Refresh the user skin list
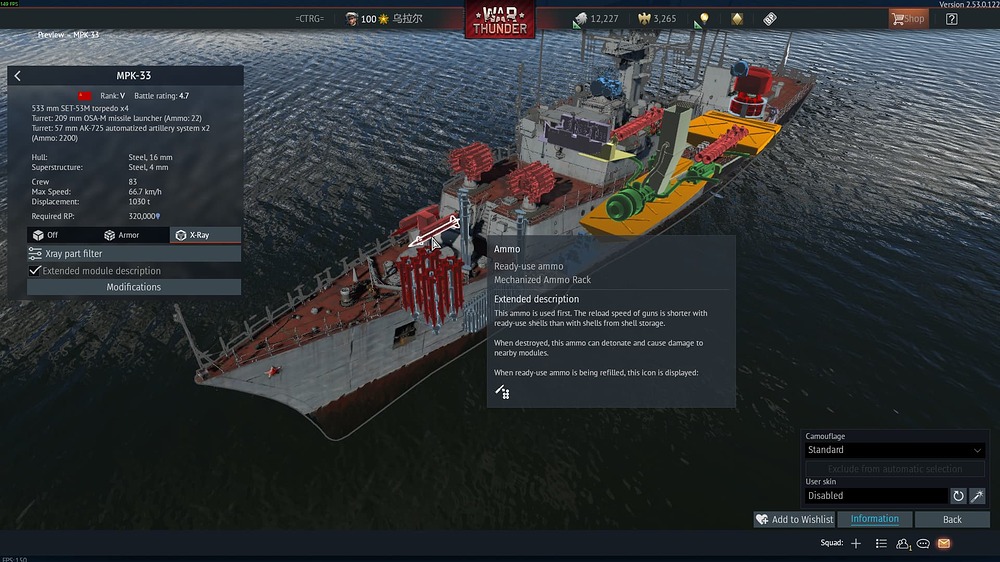 tap(958, 496)
